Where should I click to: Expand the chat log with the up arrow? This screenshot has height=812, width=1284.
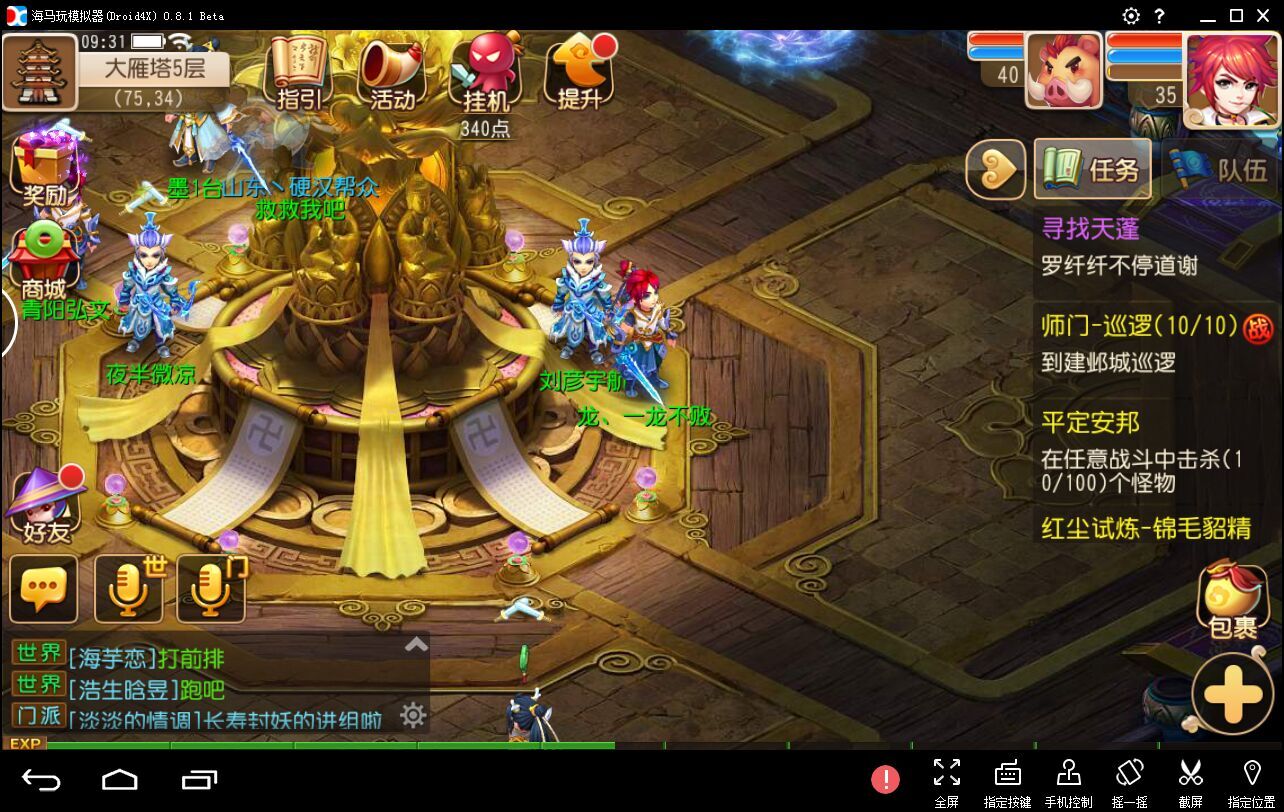coord(416,645)
